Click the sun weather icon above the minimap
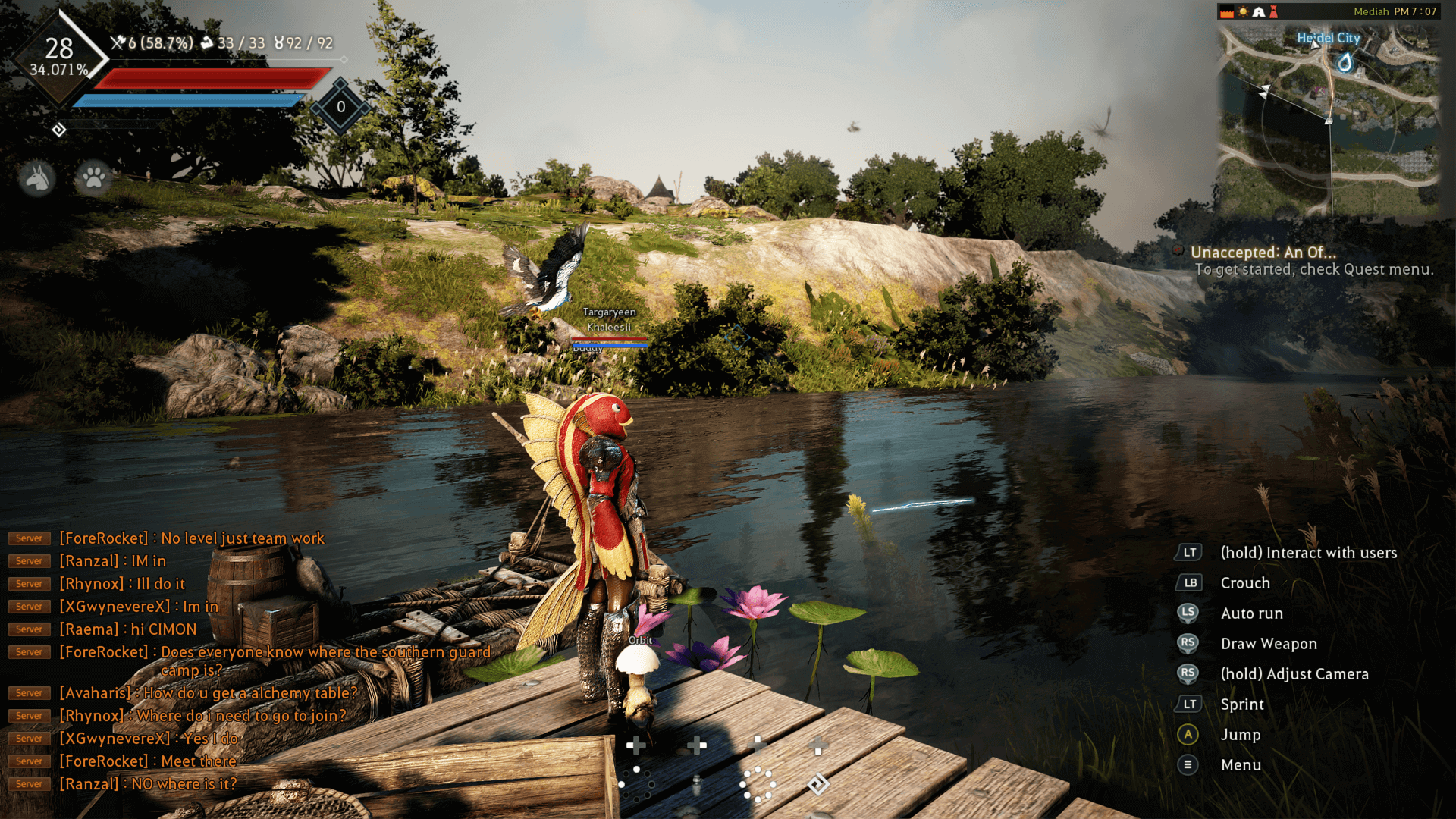Viewport: 1456px width, 819px height. (x=1244, y=11)
